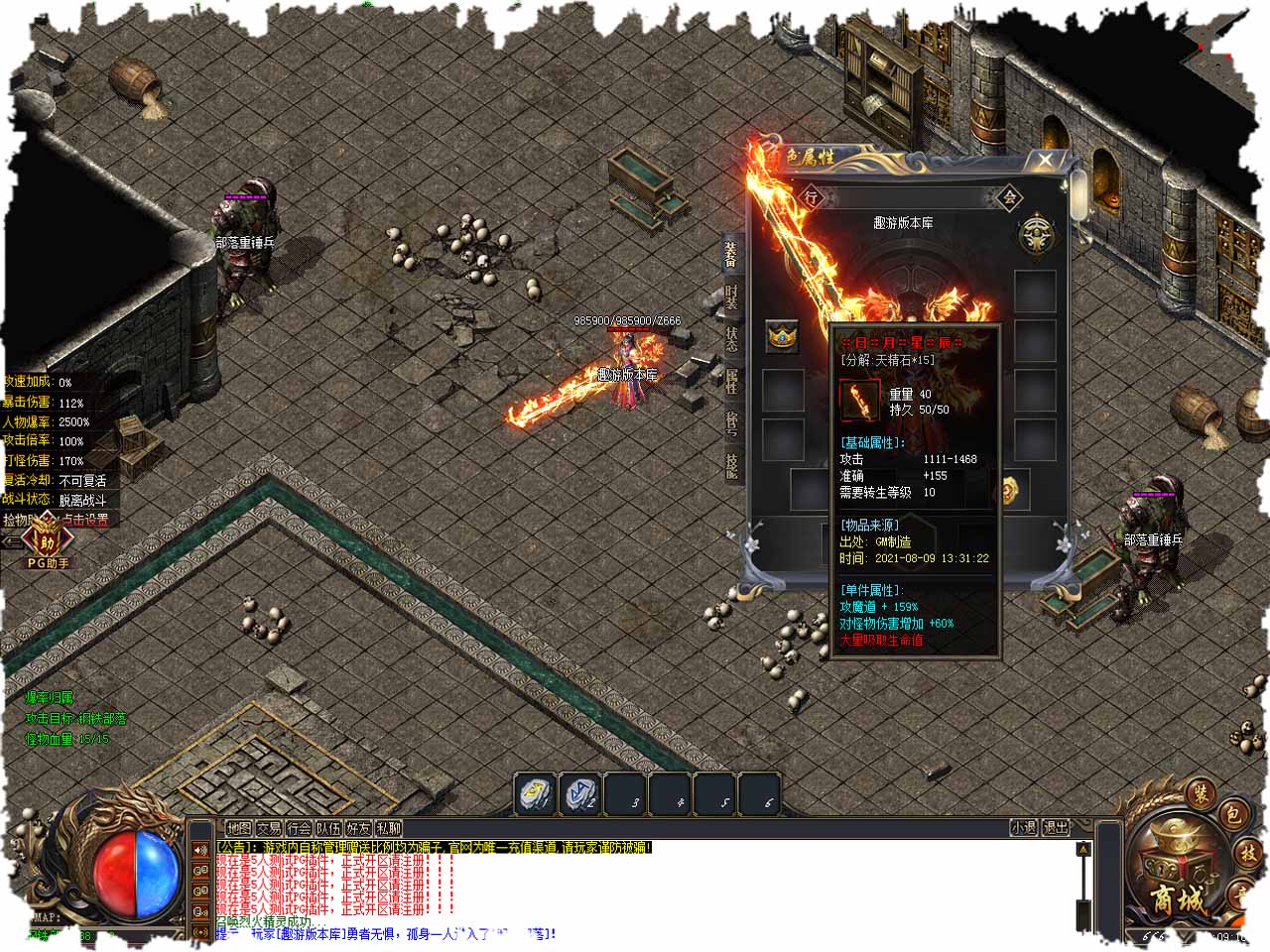1270x952 pixels.
Task: Show the 属性 attributes tab
Action: click(x=731, y=381)
